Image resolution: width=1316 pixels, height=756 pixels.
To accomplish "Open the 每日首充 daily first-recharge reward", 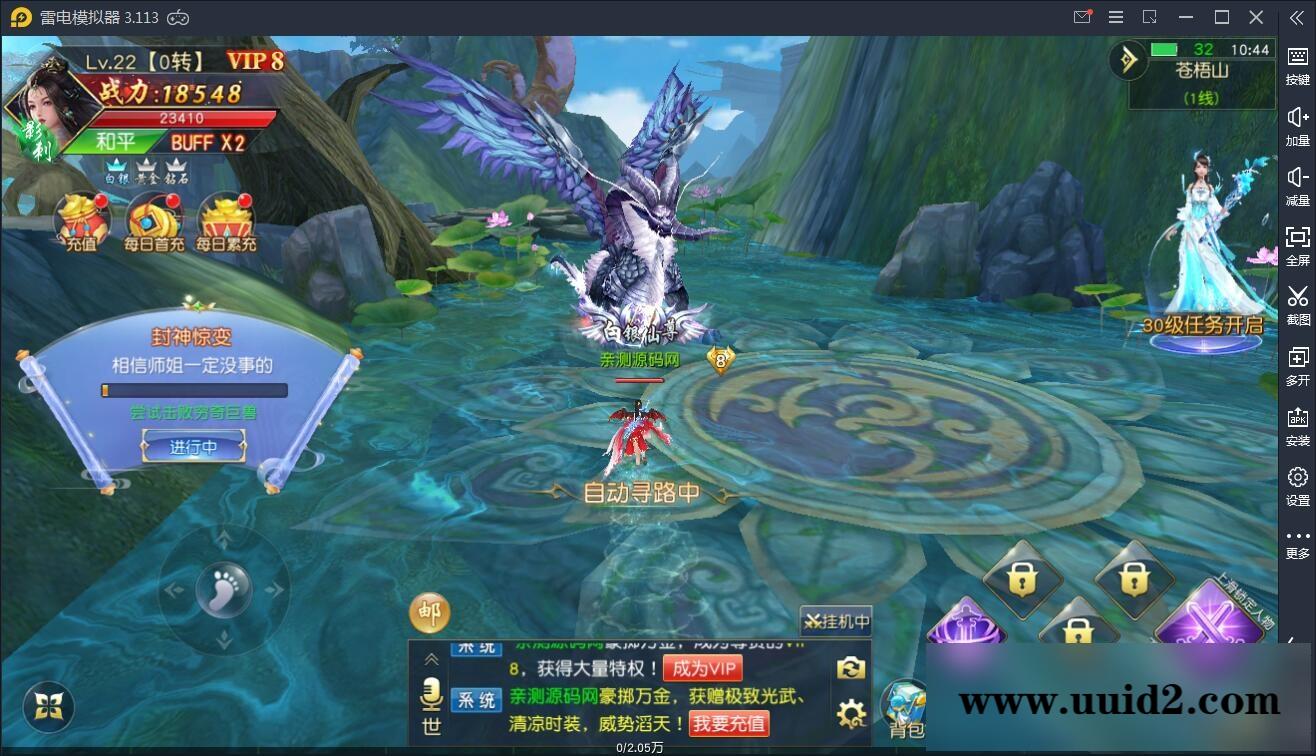I will pos(154,223).
